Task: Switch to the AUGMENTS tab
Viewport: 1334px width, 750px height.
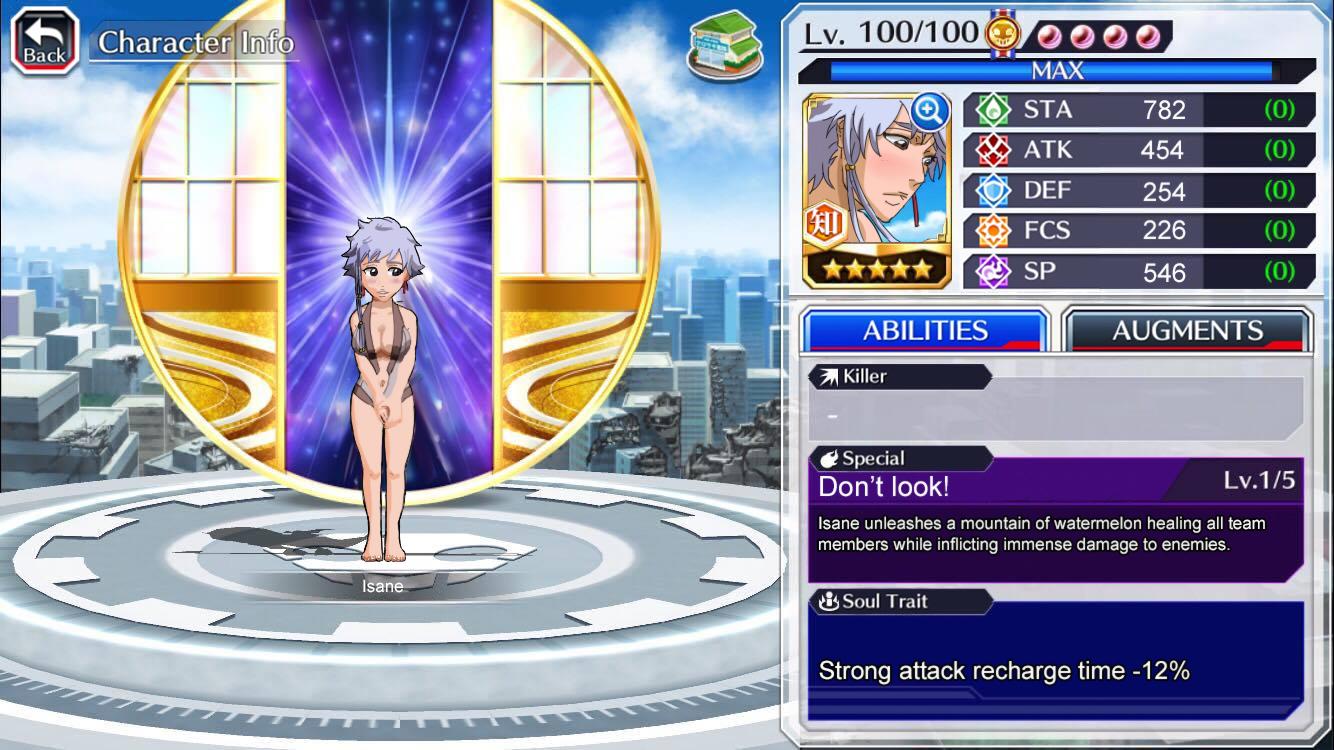Action: (x=1186, y=330)
